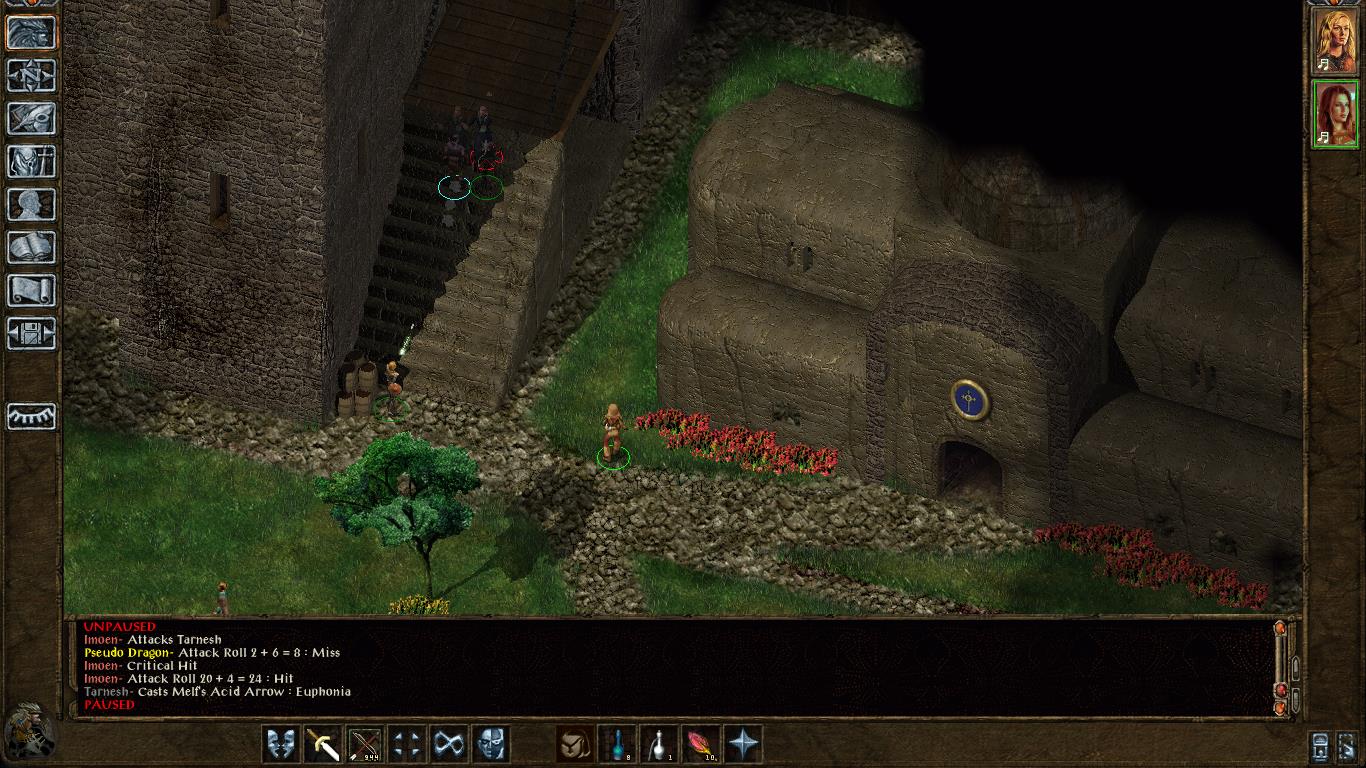Open the options menu with the floppy disk icon
The height and width of the screenshot is (768, 1366).
pos(31,333)
